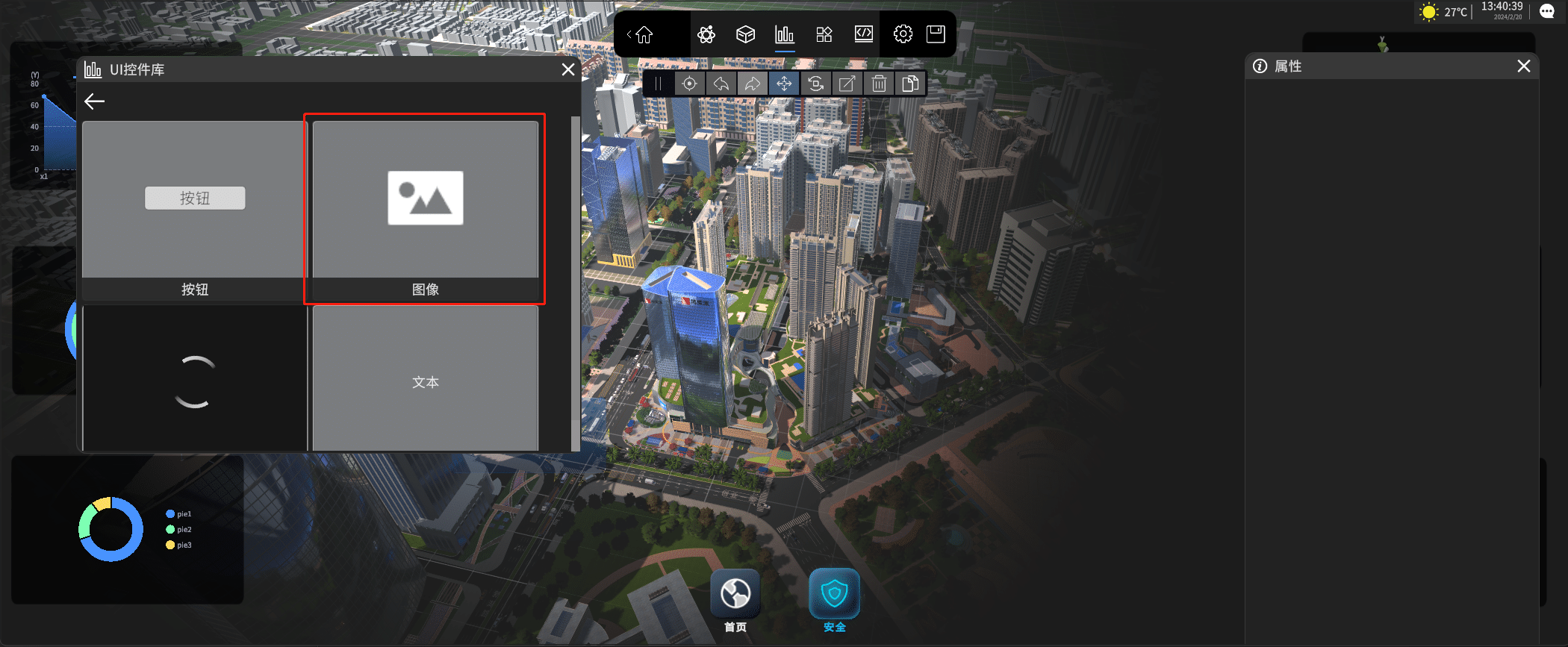Undo the last action
The width and height of the screenshot is (1568, 647).
tap(721, 84)
